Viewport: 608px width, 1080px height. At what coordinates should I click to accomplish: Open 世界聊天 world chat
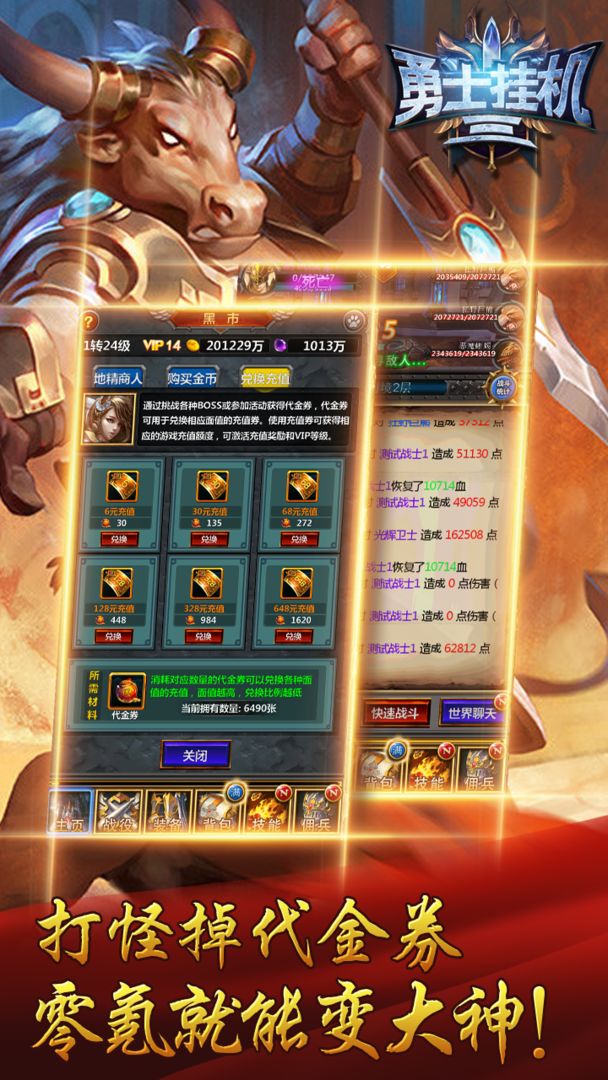pos(470,713)
